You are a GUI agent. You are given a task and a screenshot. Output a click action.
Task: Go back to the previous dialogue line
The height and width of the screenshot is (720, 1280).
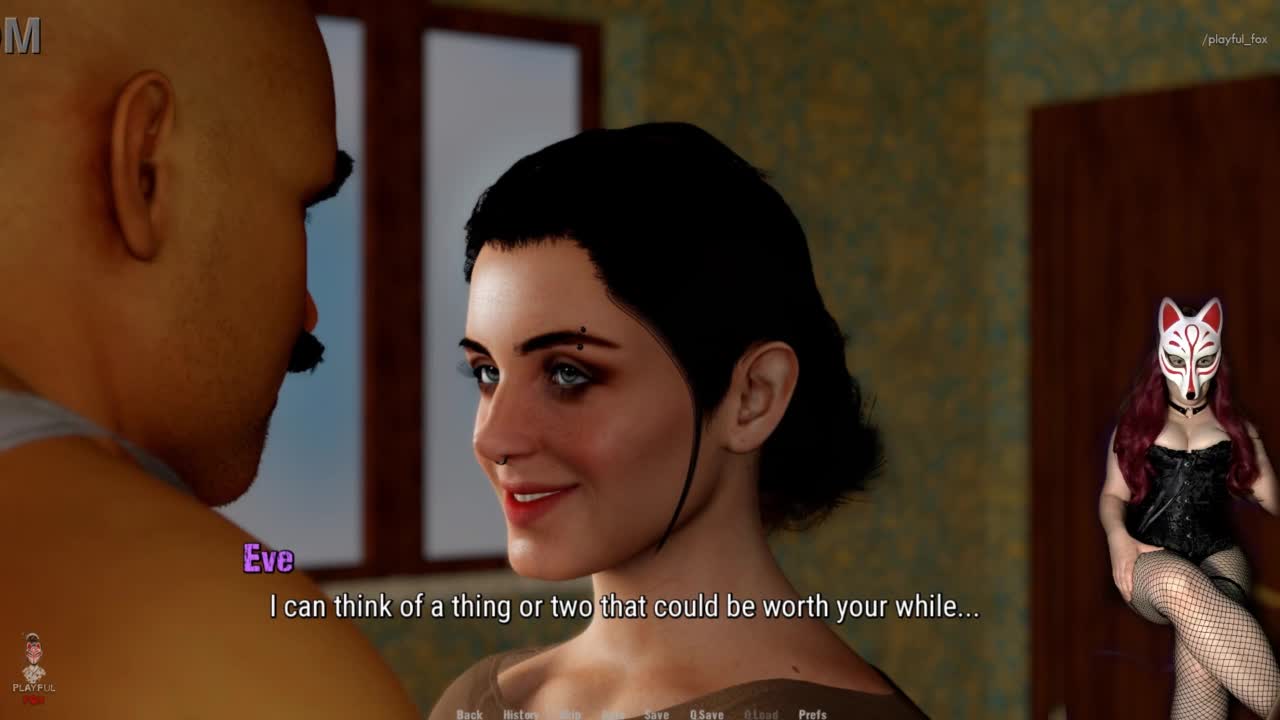pos(469,714)
